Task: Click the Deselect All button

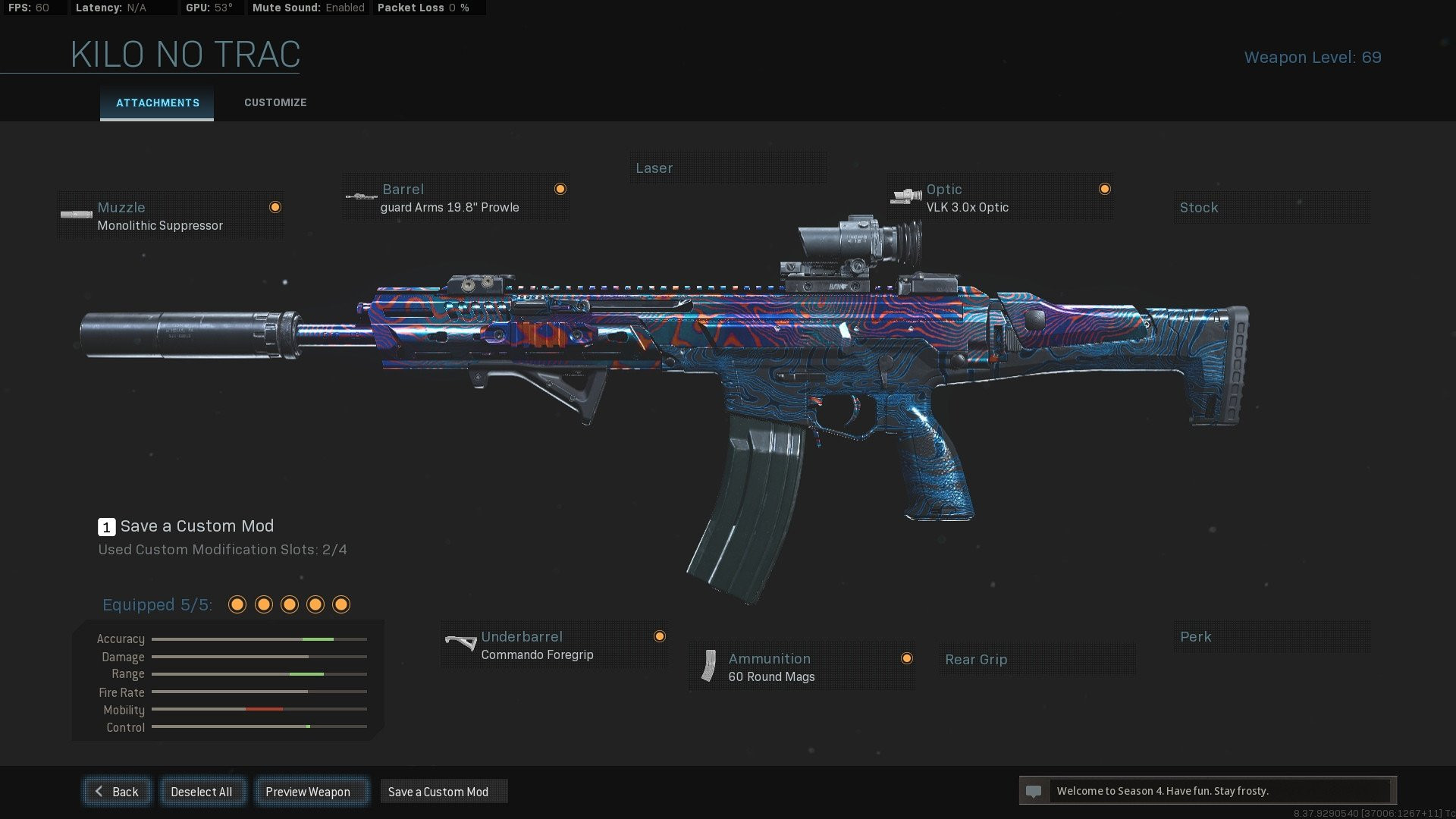Action: tap(202, 791)
